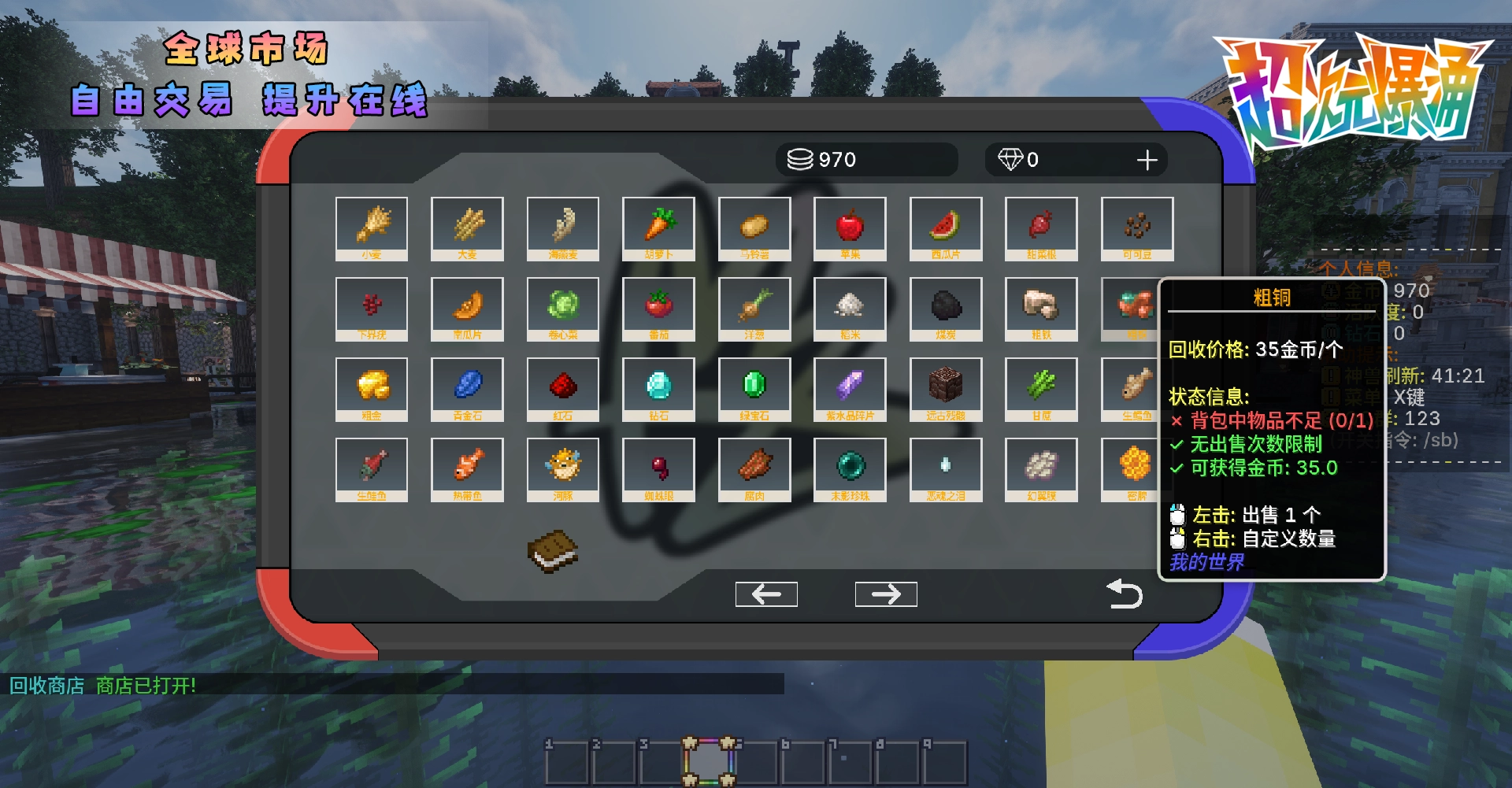The width and height of the screenshot is (1512, 788).
Task: Click the tomato (番茄) item
Action: click(x=658, y=308)
